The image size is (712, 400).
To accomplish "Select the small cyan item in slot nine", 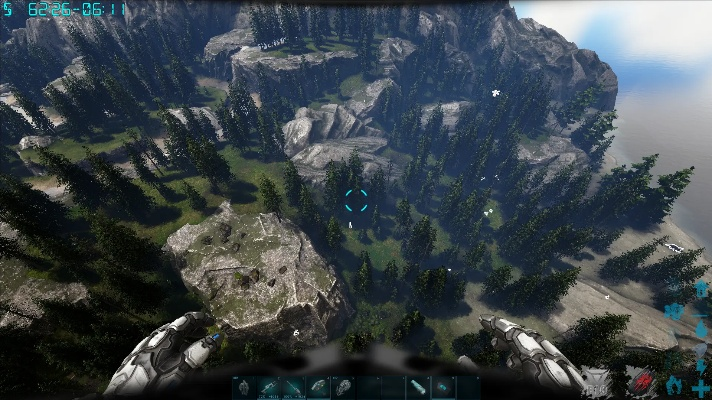I will point(443,387).
